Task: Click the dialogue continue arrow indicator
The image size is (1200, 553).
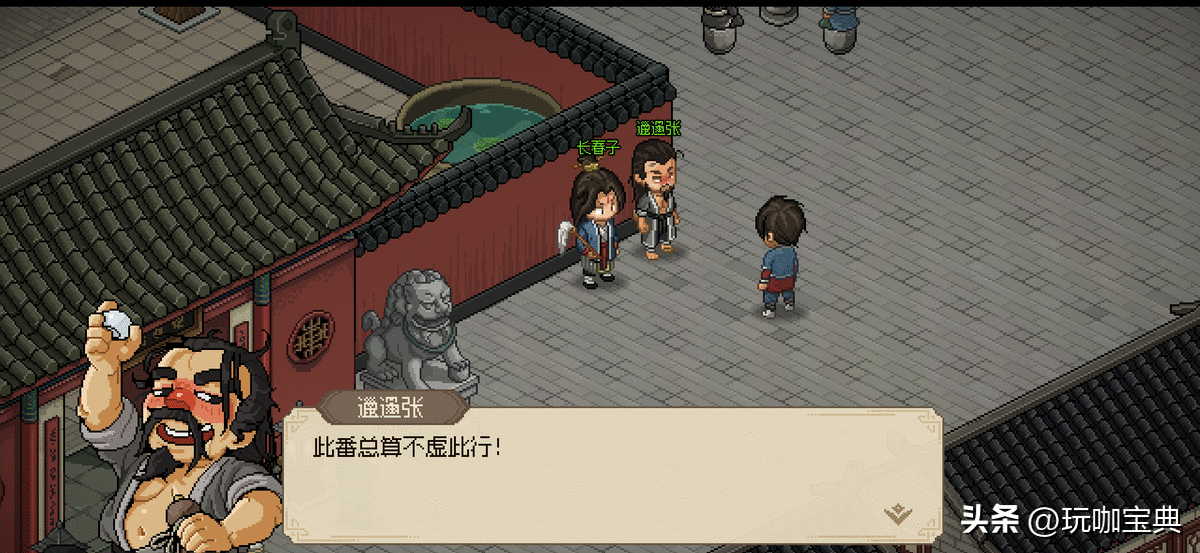Action: [x=898, y=513]
